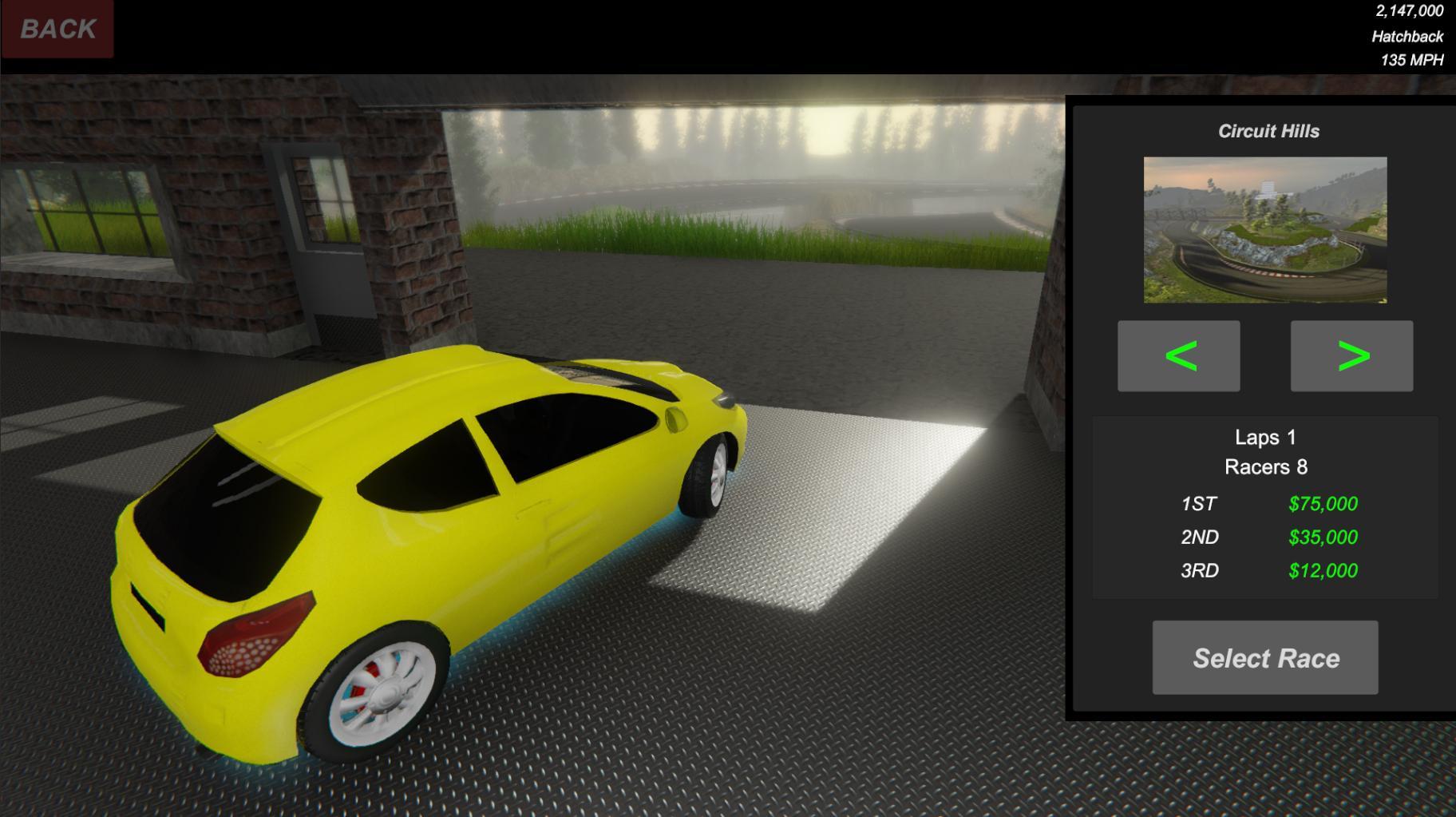Browse forward to the next circuit
The image size is (1456, 817).
click(x=1350, y=356)
